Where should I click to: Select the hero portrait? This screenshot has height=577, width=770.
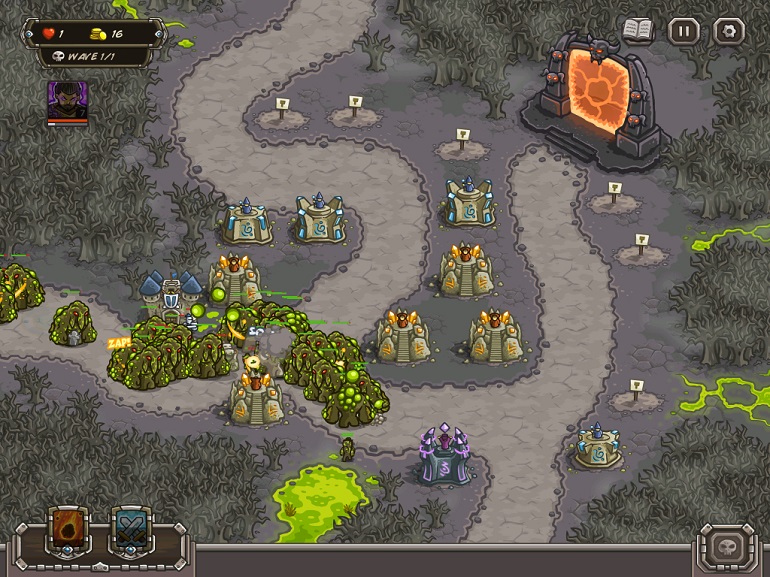(x=67, y=100)
